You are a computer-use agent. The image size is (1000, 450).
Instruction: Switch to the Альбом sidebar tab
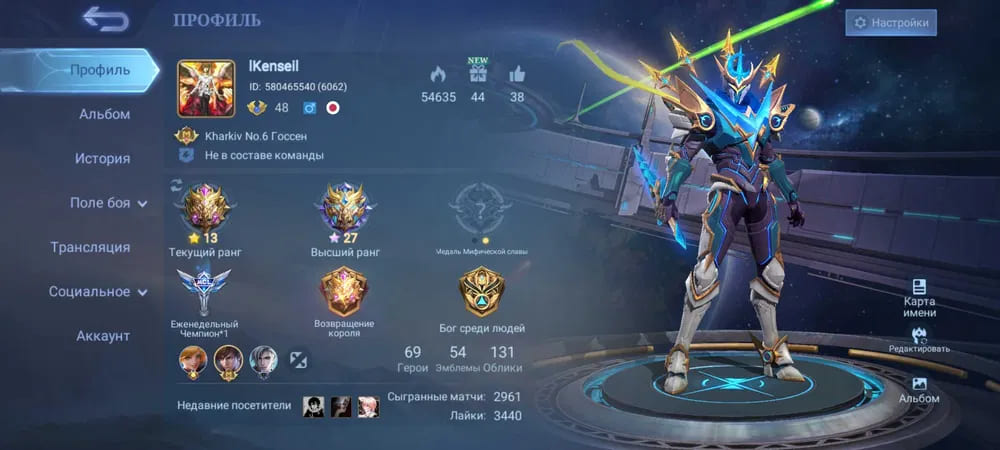tap(104, 114)
